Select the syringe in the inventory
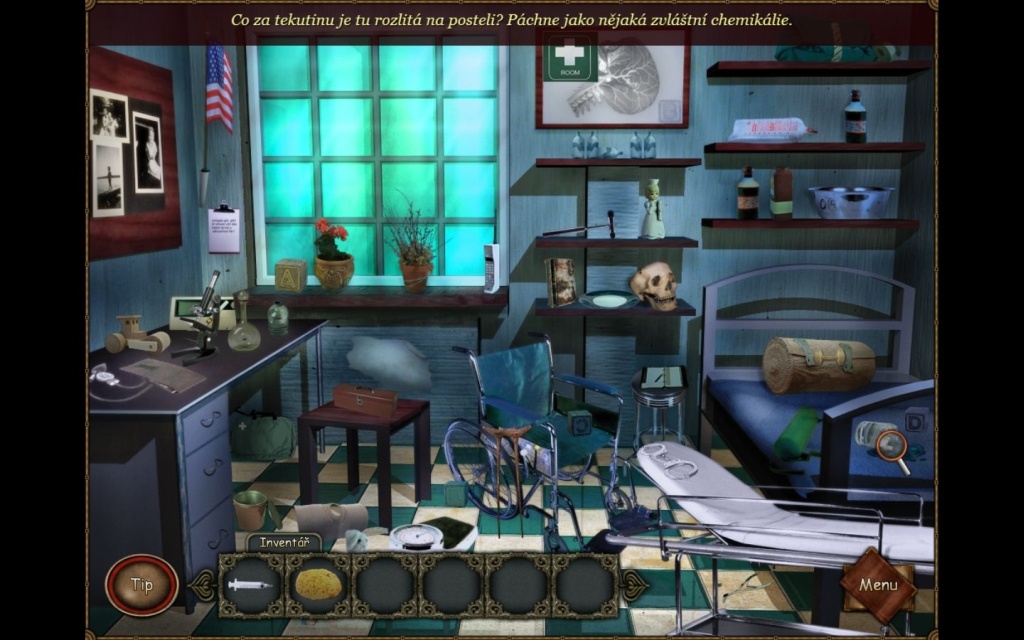The height and width of the screenshot is (640, 1024). (x=250, y=585)
